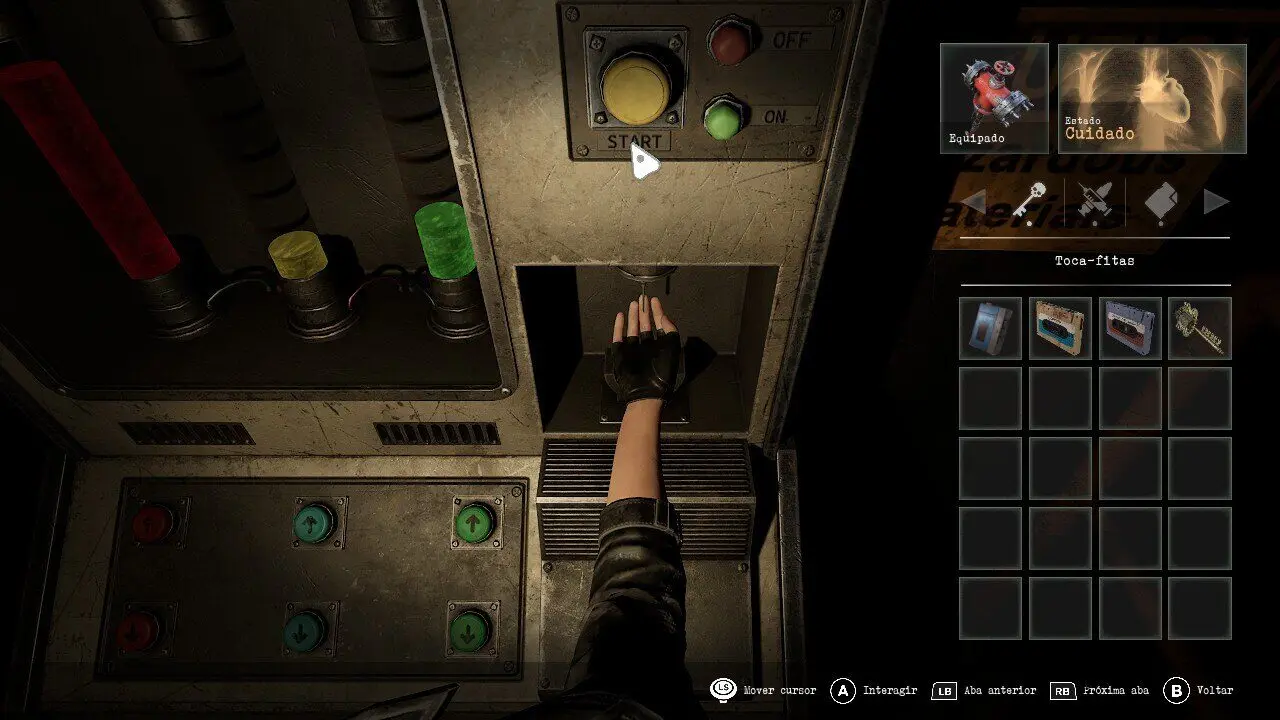Go to previous inventory tab arrow
The image size is (1280, 720).
coord(973,203)
